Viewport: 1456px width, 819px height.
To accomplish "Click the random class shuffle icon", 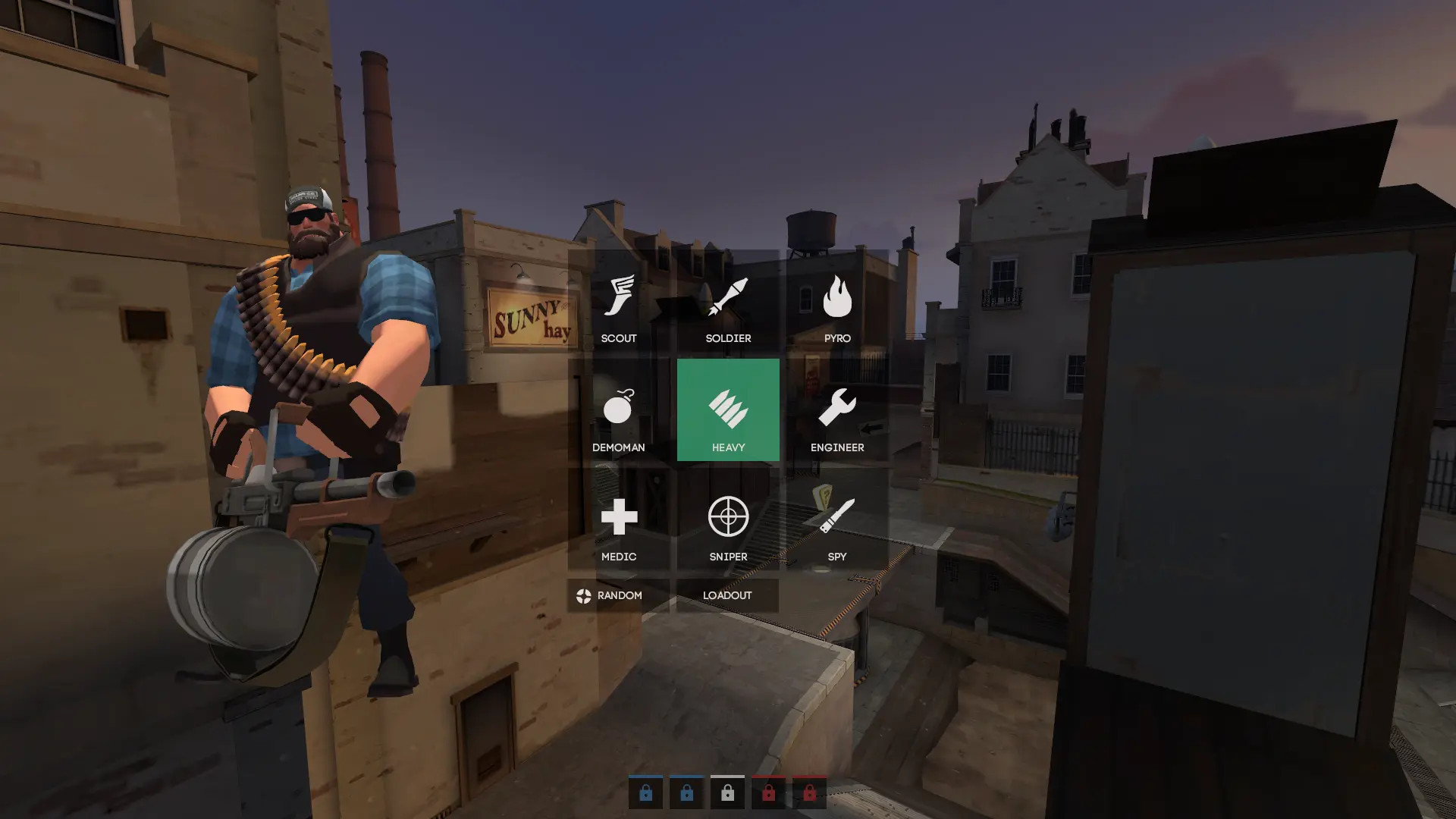I will pos(582,595).
